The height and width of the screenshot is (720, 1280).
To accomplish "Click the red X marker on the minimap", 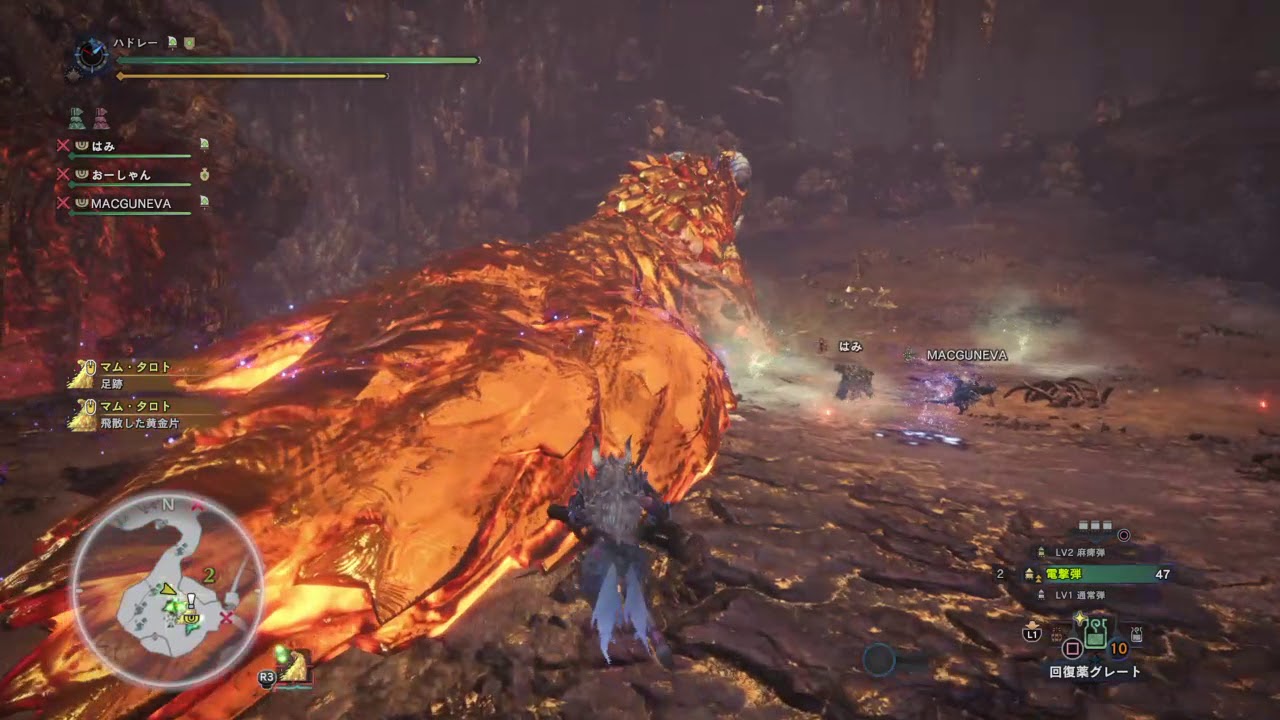I will [x=226, y=618].
